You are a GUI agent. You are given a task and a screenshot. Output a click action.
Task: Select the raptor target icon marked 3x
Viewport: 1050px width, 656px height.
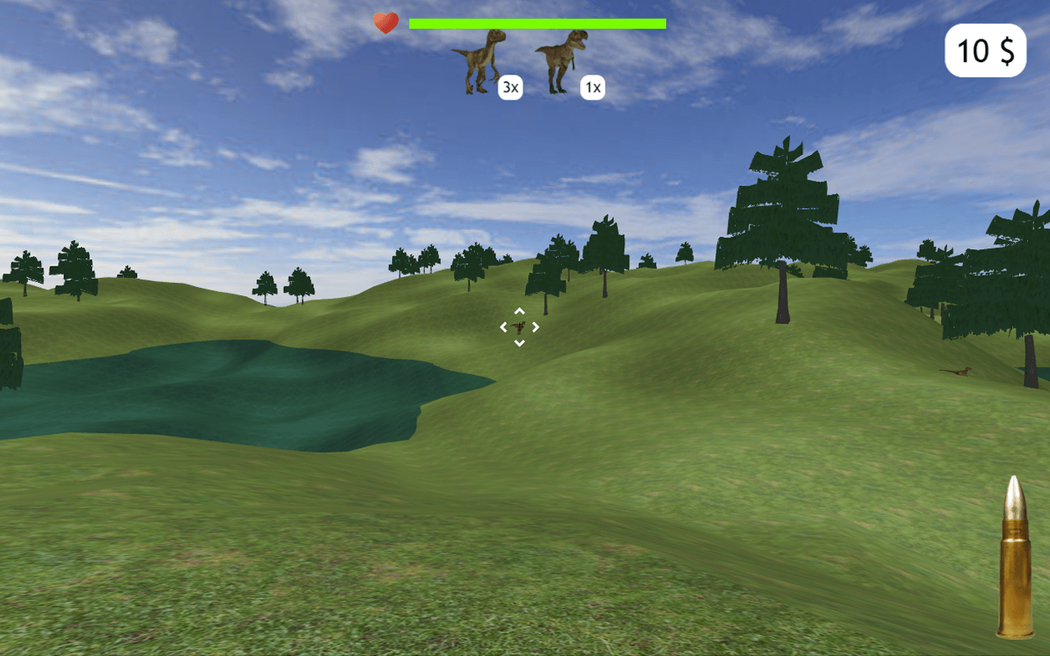[480, 61]
